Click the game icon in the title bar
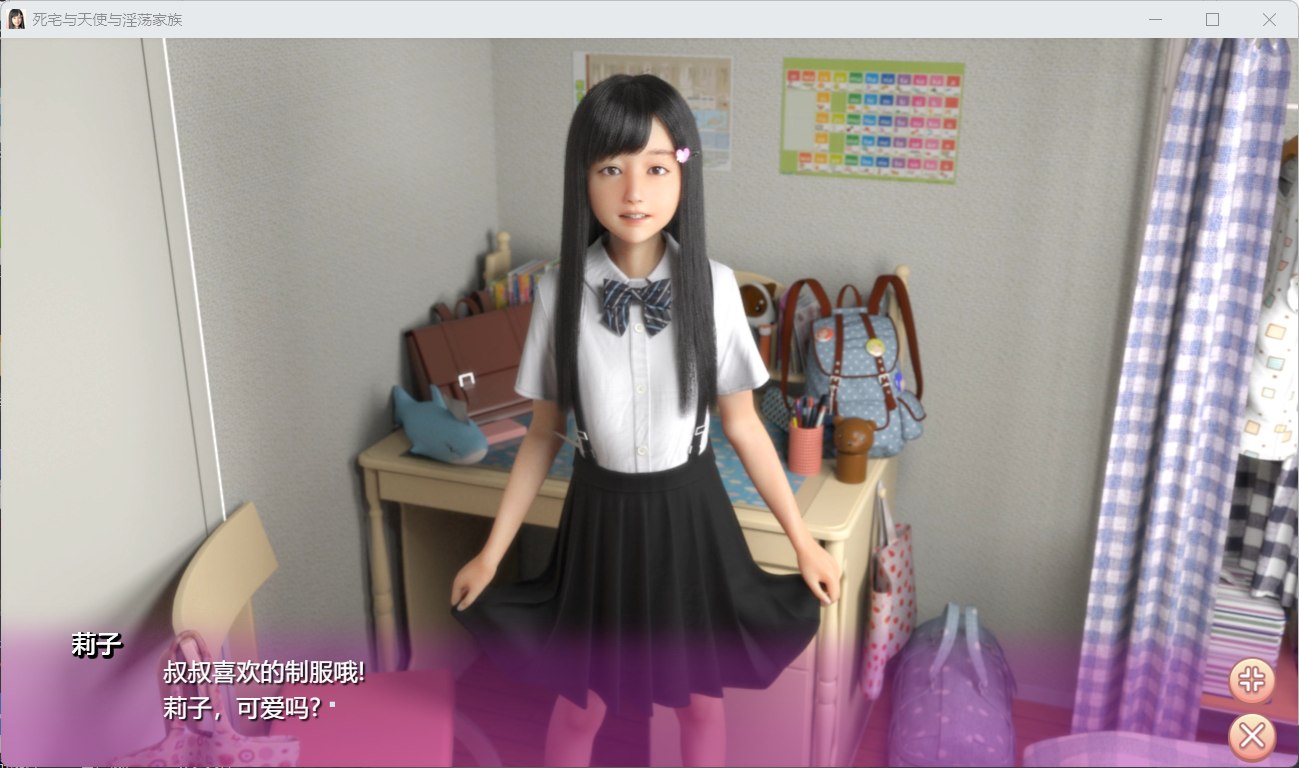 click(x=17, y=18)
